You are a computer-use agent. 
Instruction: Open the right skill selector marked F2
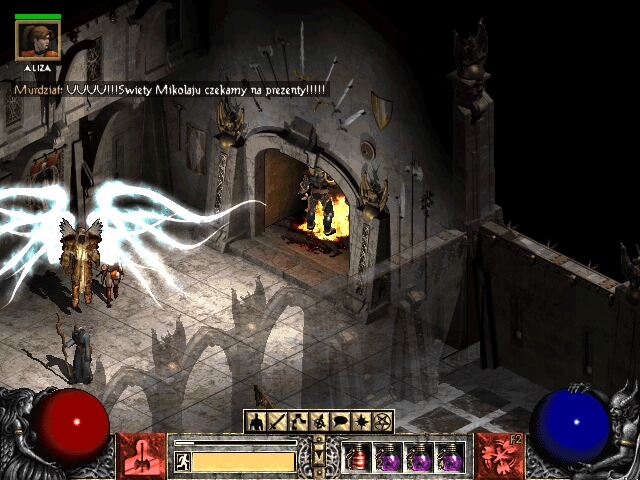pos(499,456)
